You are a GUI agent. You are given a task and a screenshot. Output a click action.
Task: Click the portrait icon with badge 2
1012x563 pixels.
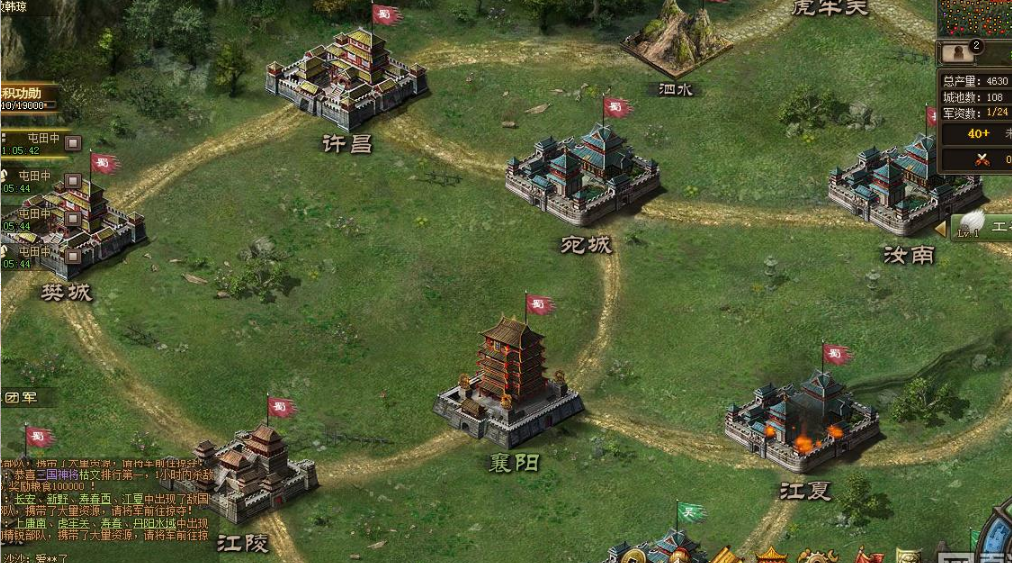958,52
